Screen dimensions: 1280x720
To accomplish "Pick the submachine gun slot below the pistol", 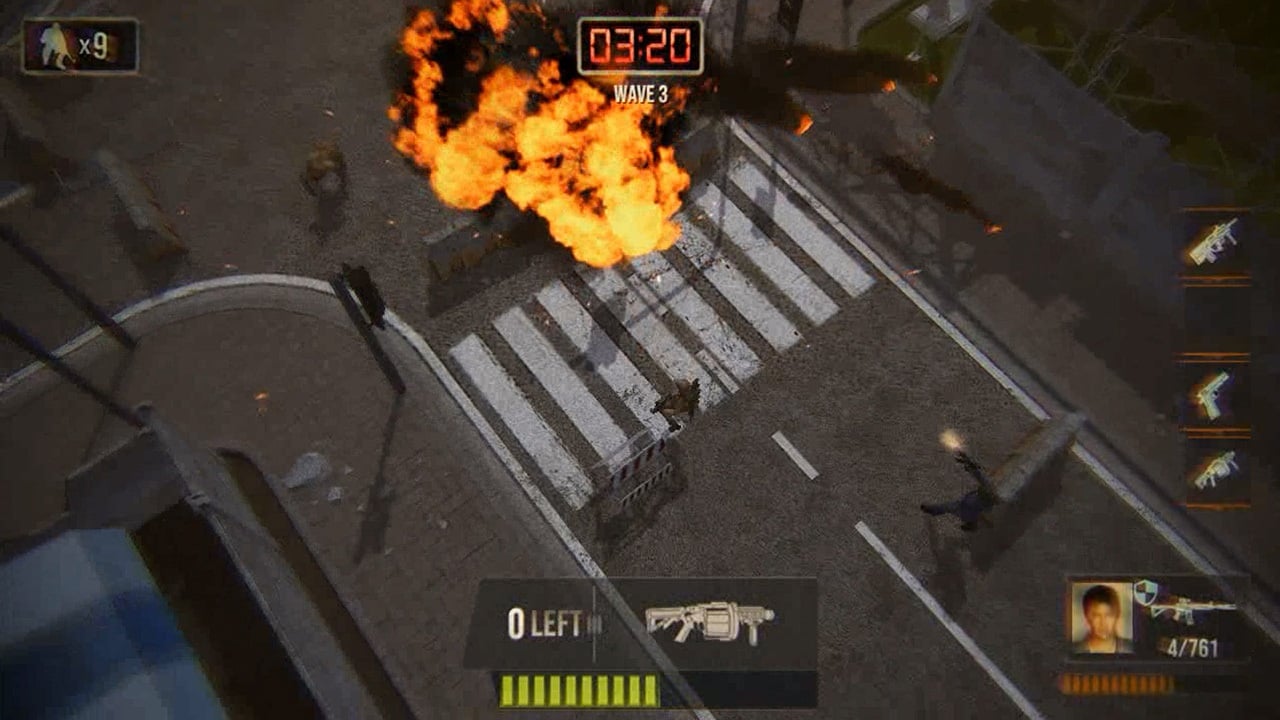I will coord(1214,470).
